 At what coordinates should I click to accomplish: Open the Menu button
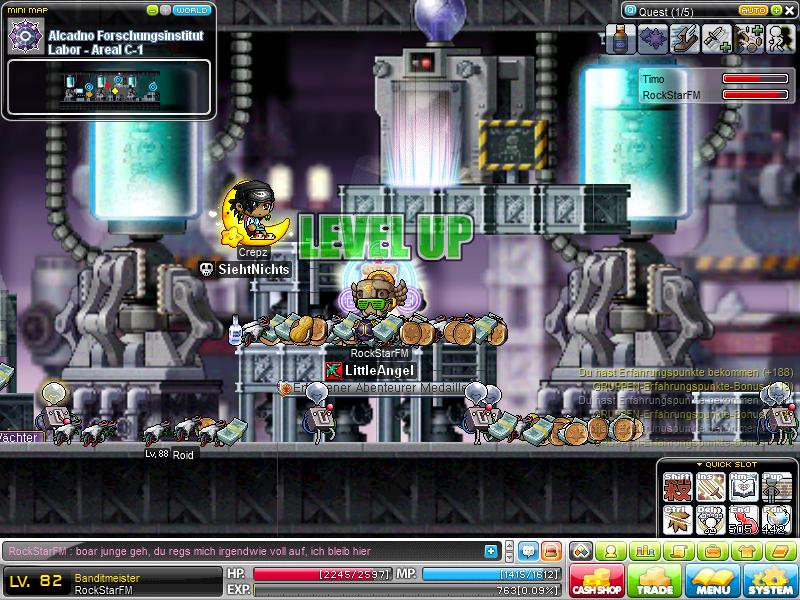(x=713, y=580)
